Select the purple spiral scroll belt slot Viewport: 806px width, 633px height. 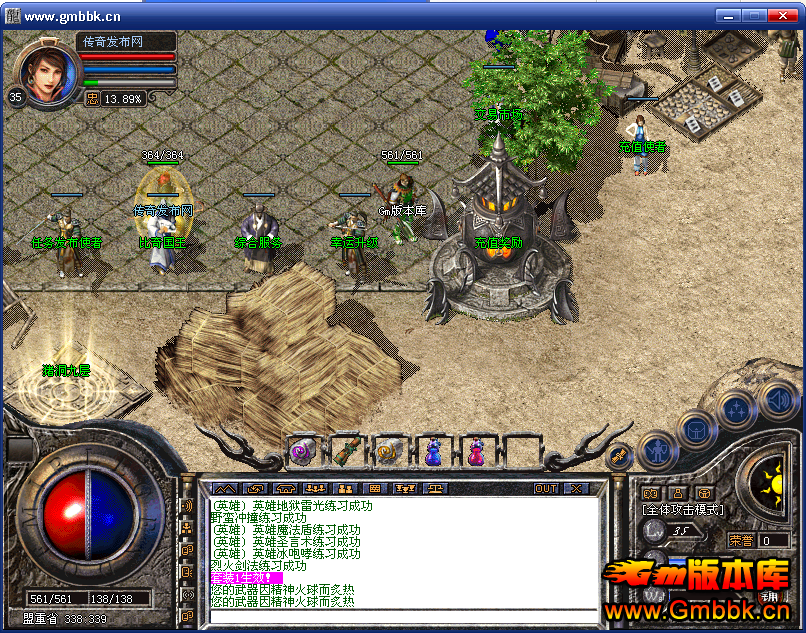pyautogui.click(x=301, y=452)
